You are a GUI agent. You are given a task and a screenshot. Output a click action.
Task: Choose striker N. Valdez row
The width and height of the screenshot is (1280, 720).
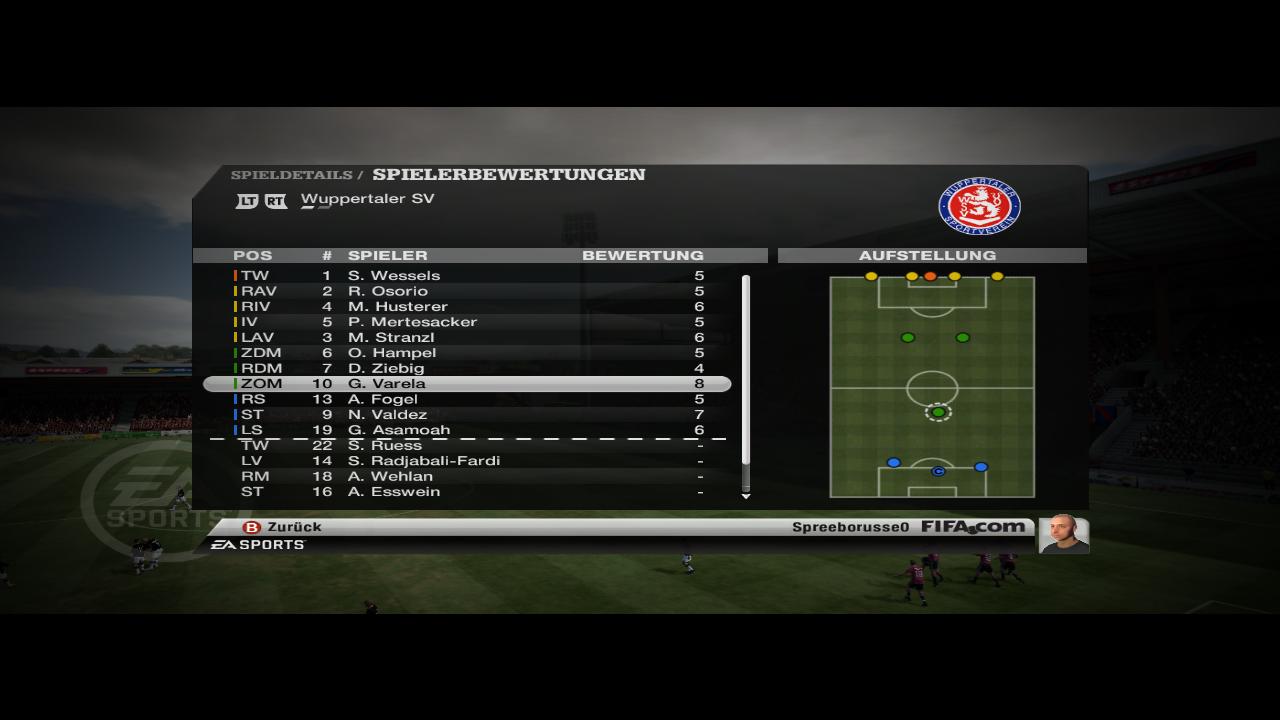tap(467, 415)
